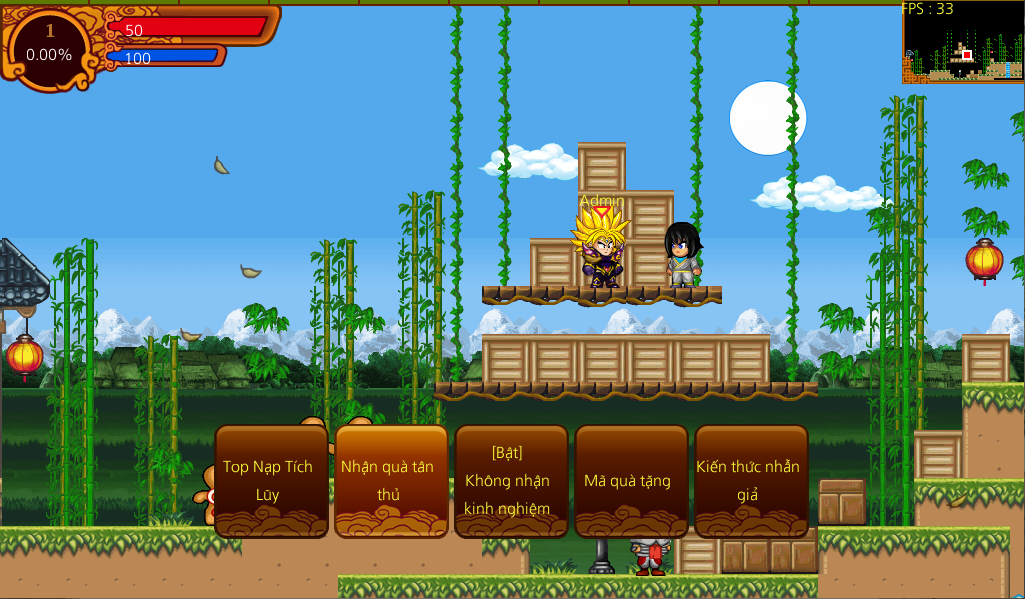Click the minimap in the corner
1025x599 pixels.
(x=963, y=43)
